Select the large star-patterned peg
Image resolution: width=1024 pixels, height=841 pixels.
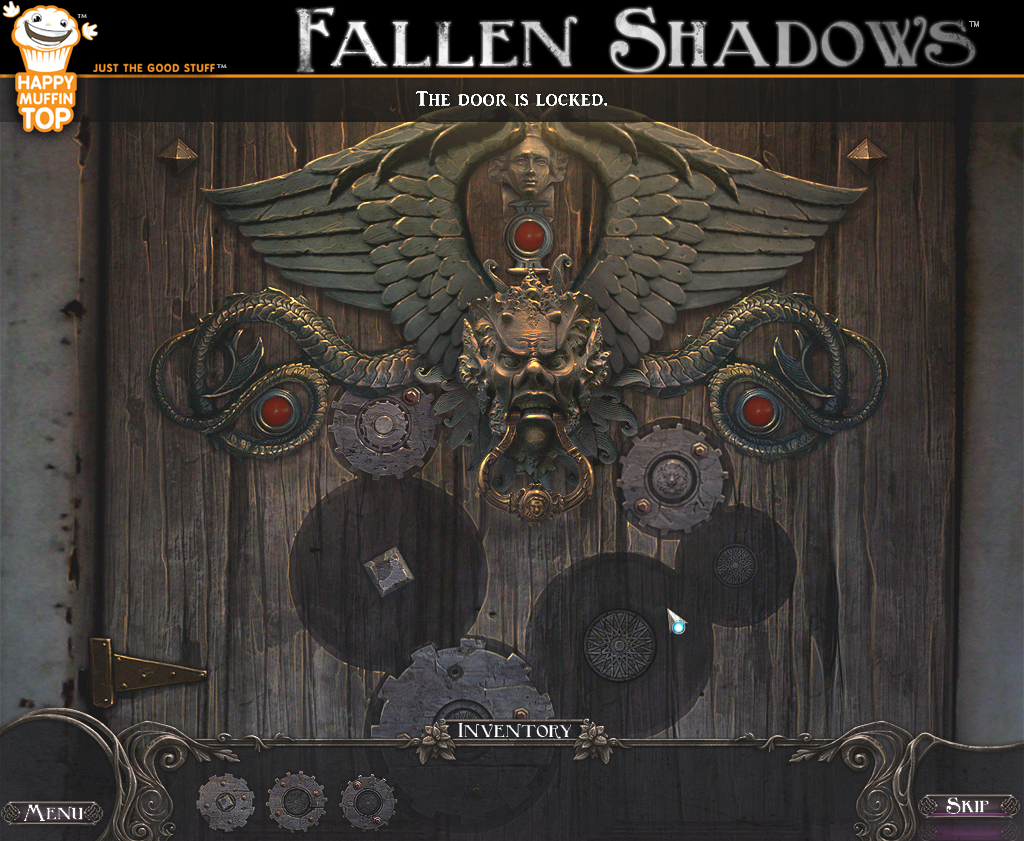click(x=619, y=645)
